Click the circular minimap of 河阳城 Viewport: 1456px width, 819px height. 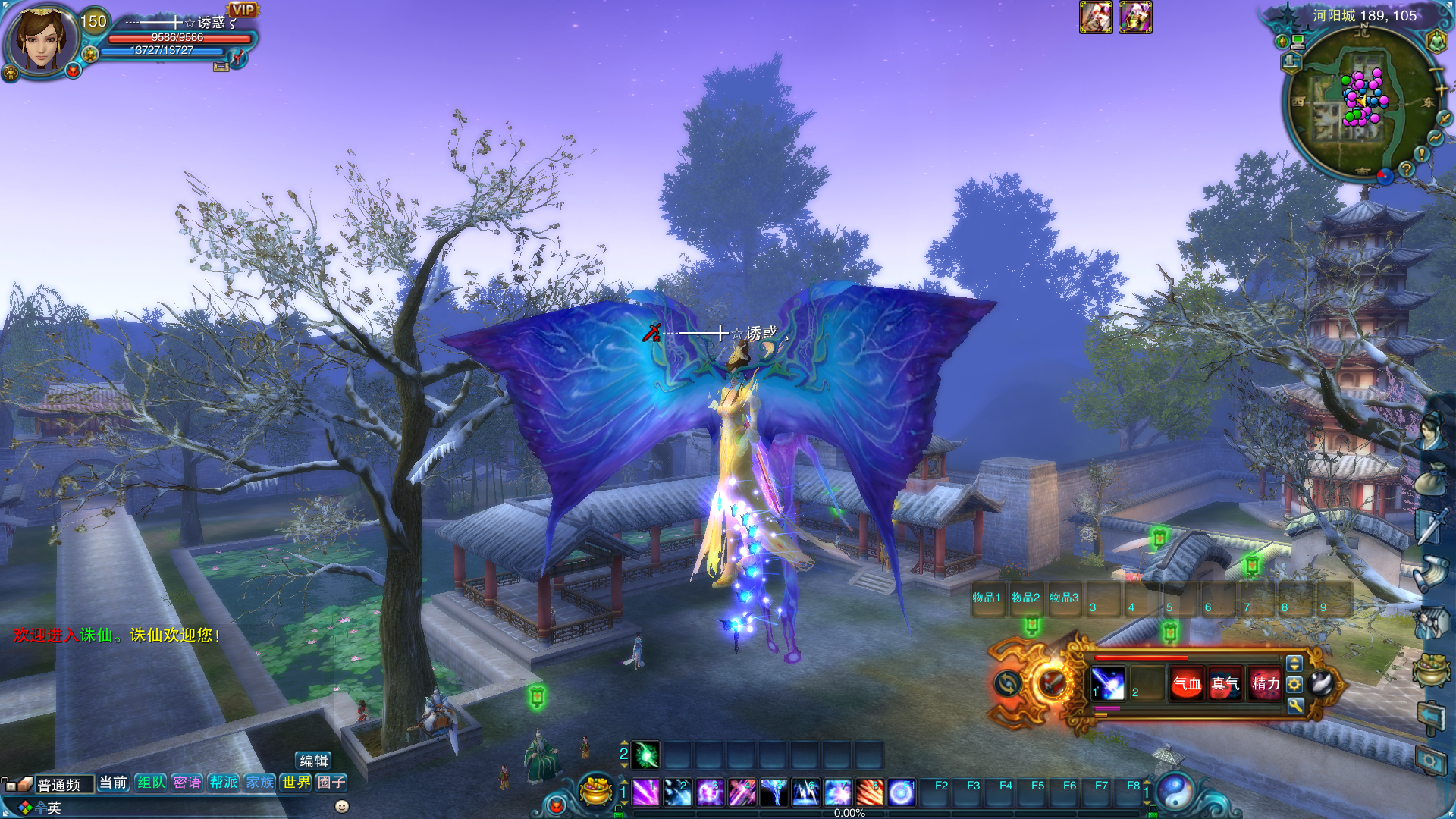[1359, 102]
